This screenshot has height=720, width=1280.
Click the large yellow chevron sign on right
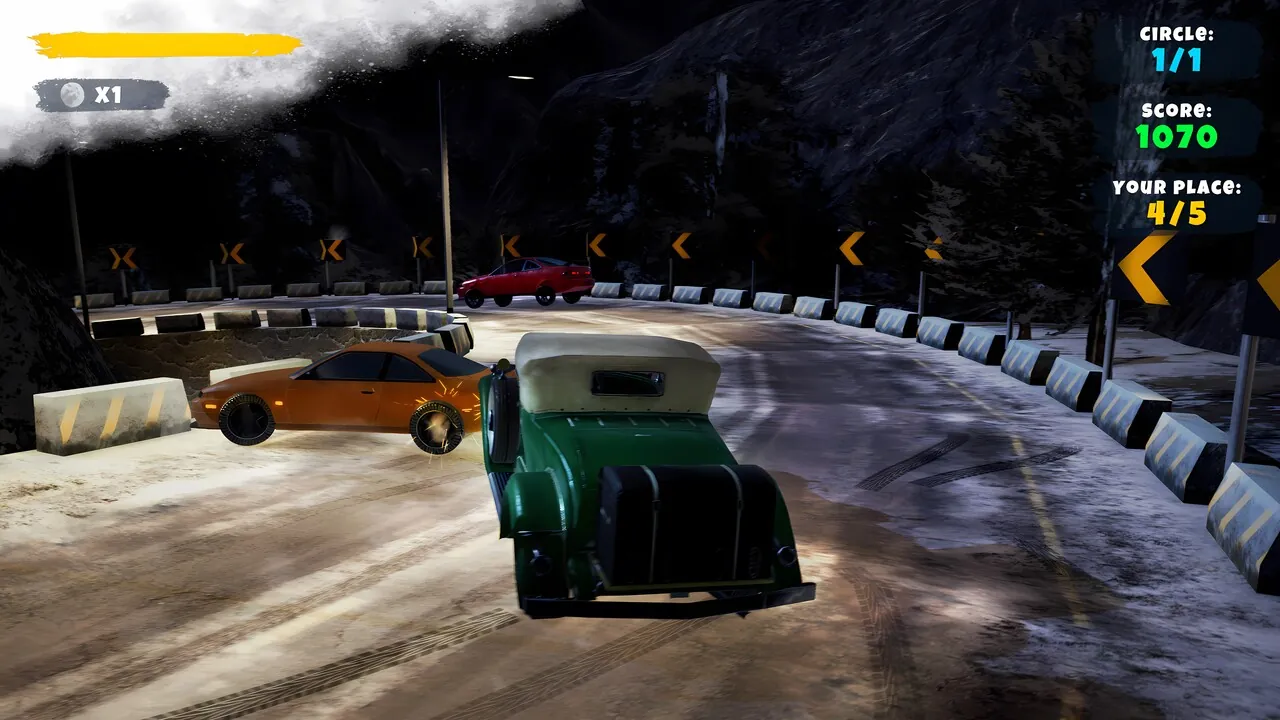pyautogui.click(x=1143, y=268)
